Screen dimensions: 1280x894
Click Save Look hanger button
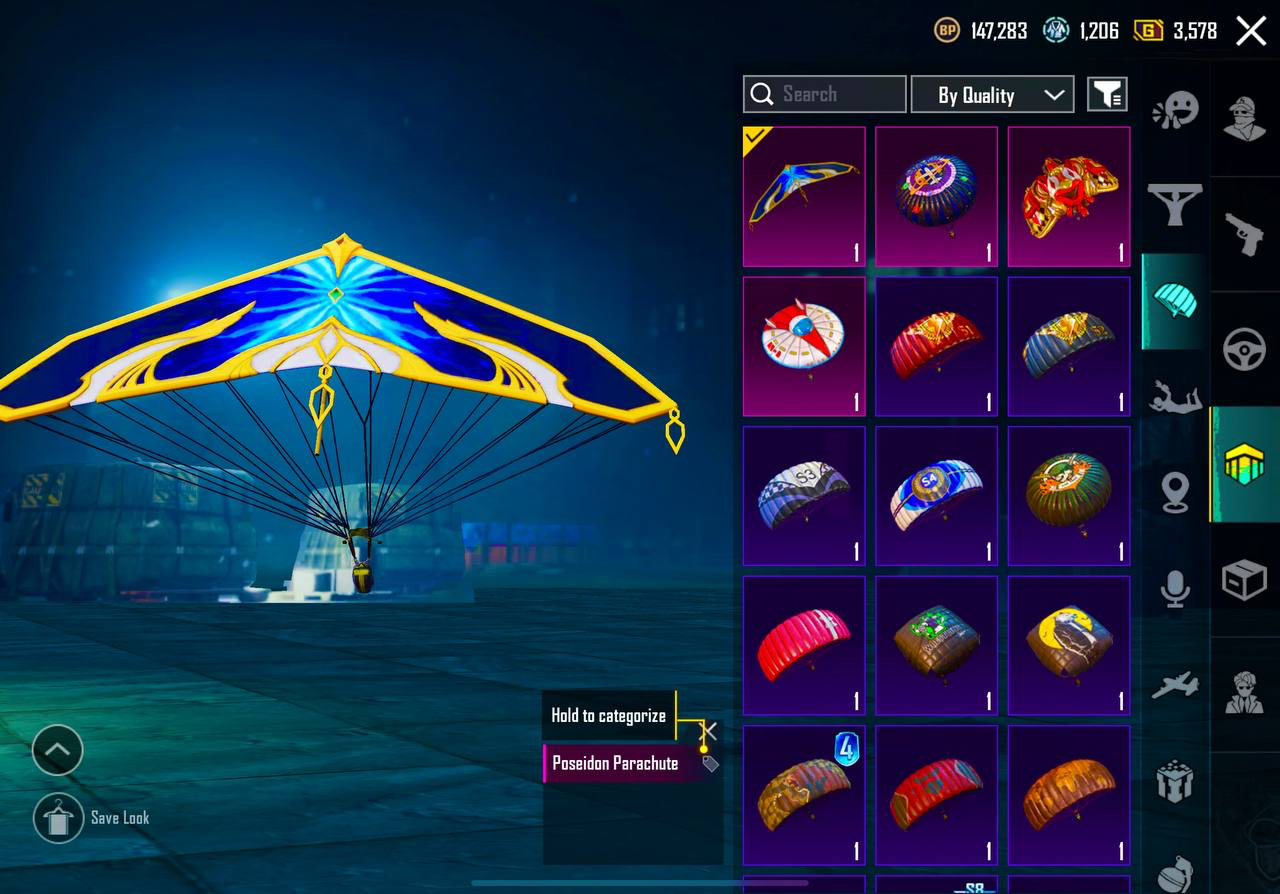coord(58,818)
